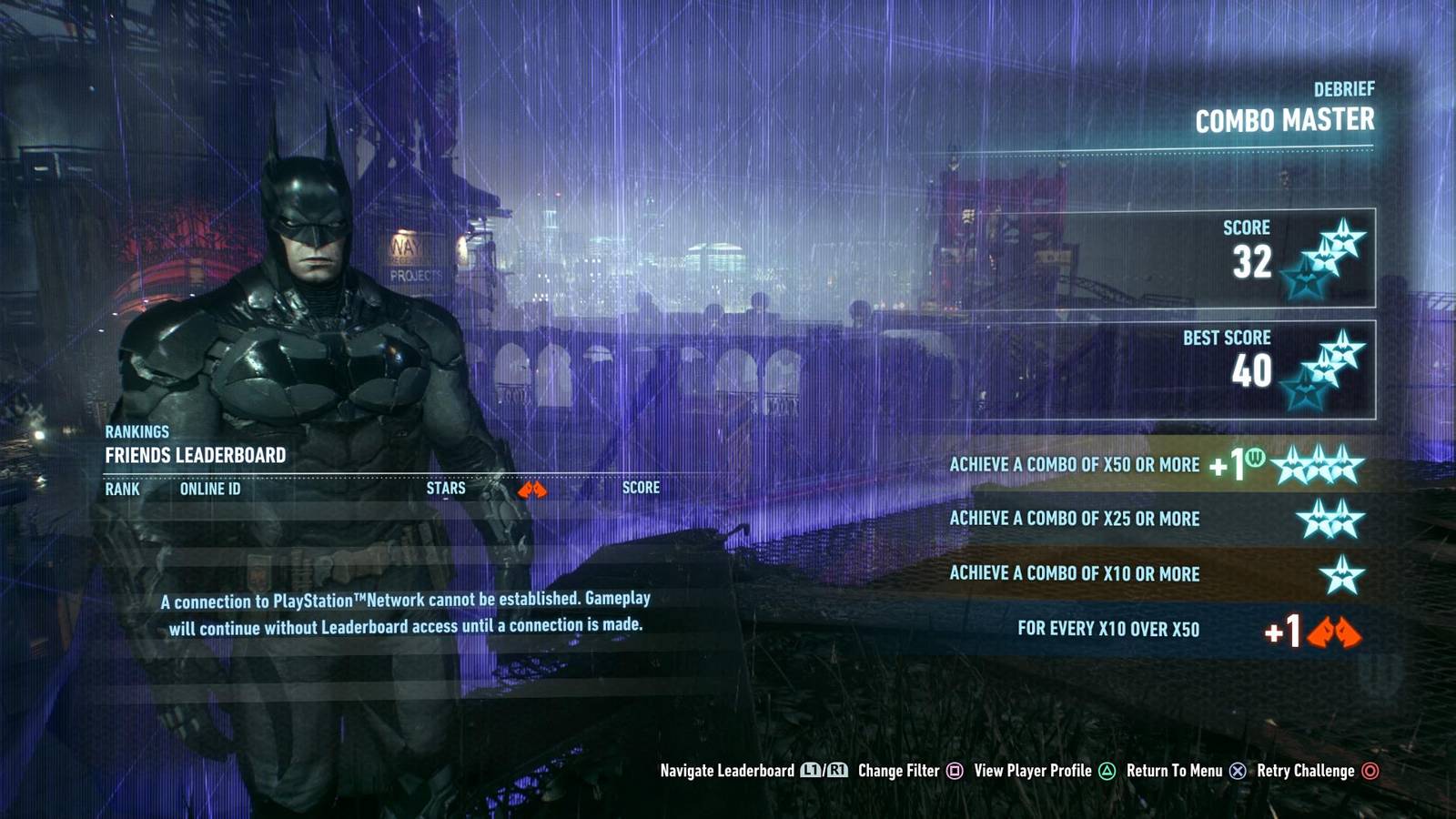
Task: Click the Cross icon next to Return To Menu
Action: (x=1238, y=771)
